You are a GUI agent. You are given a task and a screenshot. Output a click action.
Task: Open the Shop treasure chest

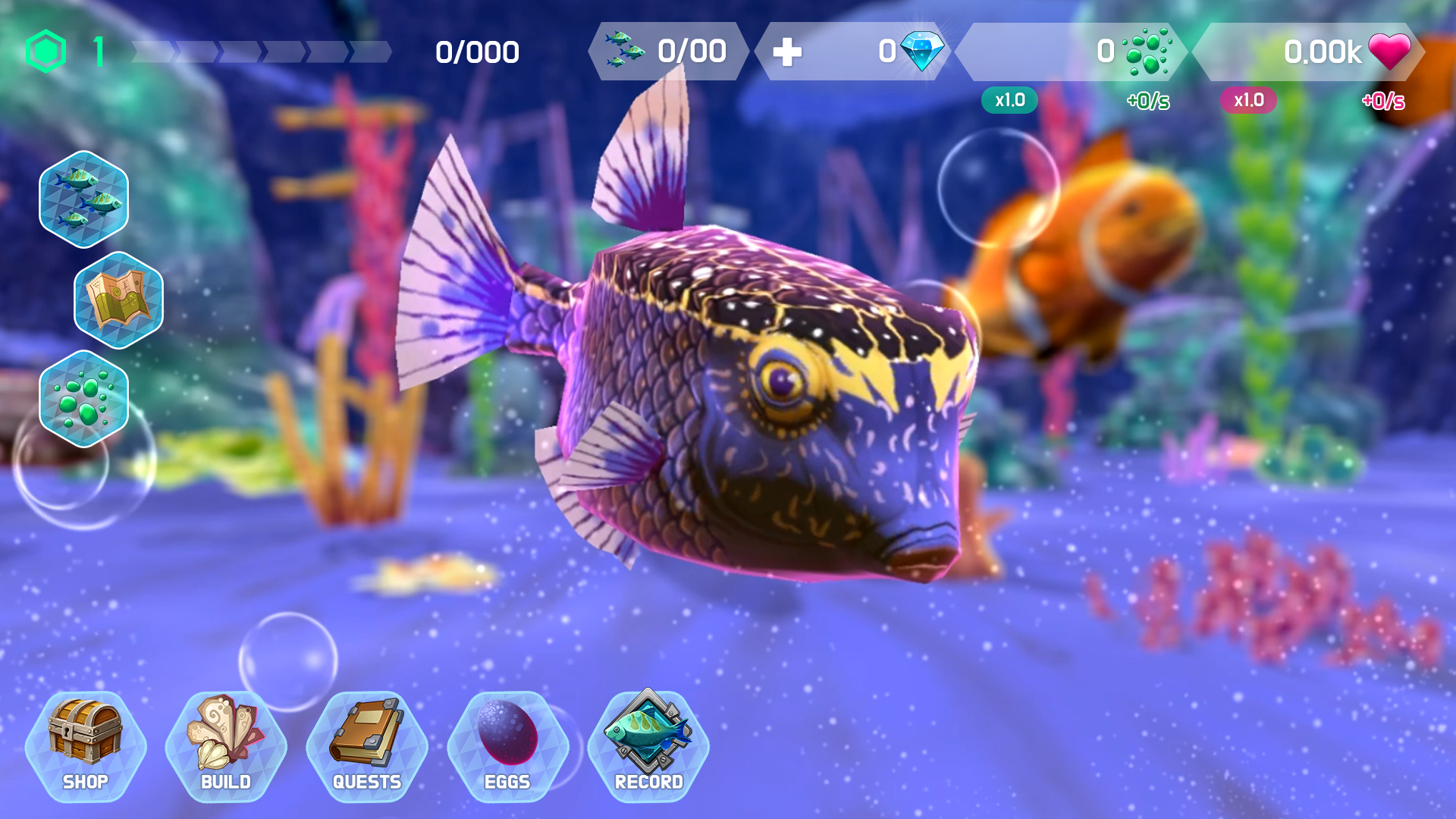[86, 747]
